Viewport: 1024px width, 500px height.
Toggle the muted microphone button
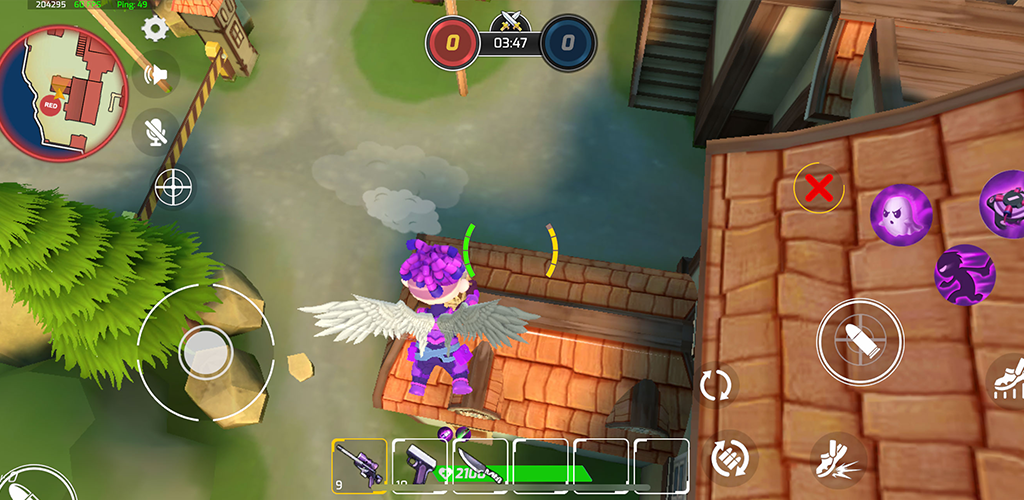pyautogui.click(x=156, y=132)
